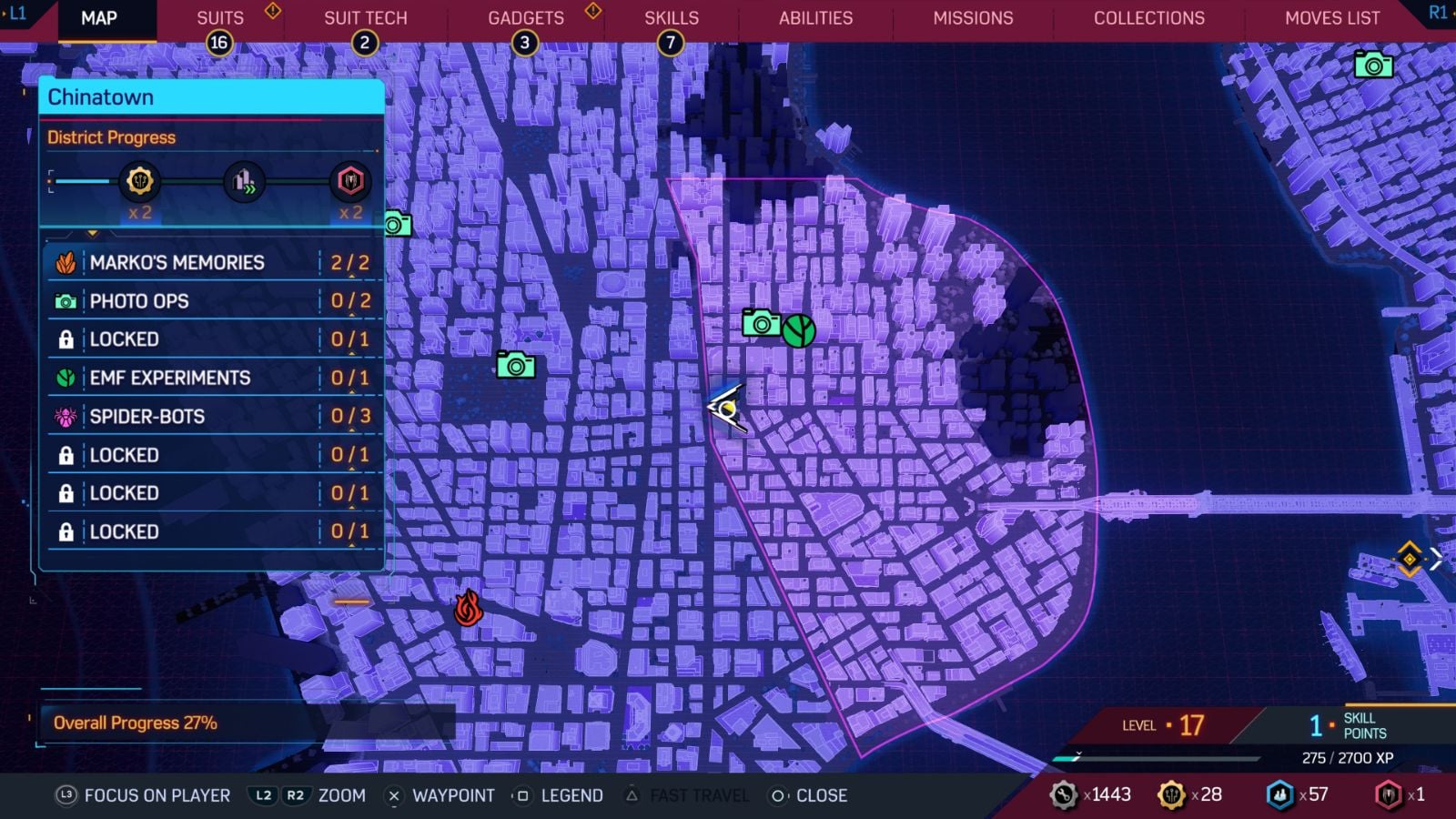1456x819 pixels.
Task: Open the map Legend
Action: click(x=571, y=795)
